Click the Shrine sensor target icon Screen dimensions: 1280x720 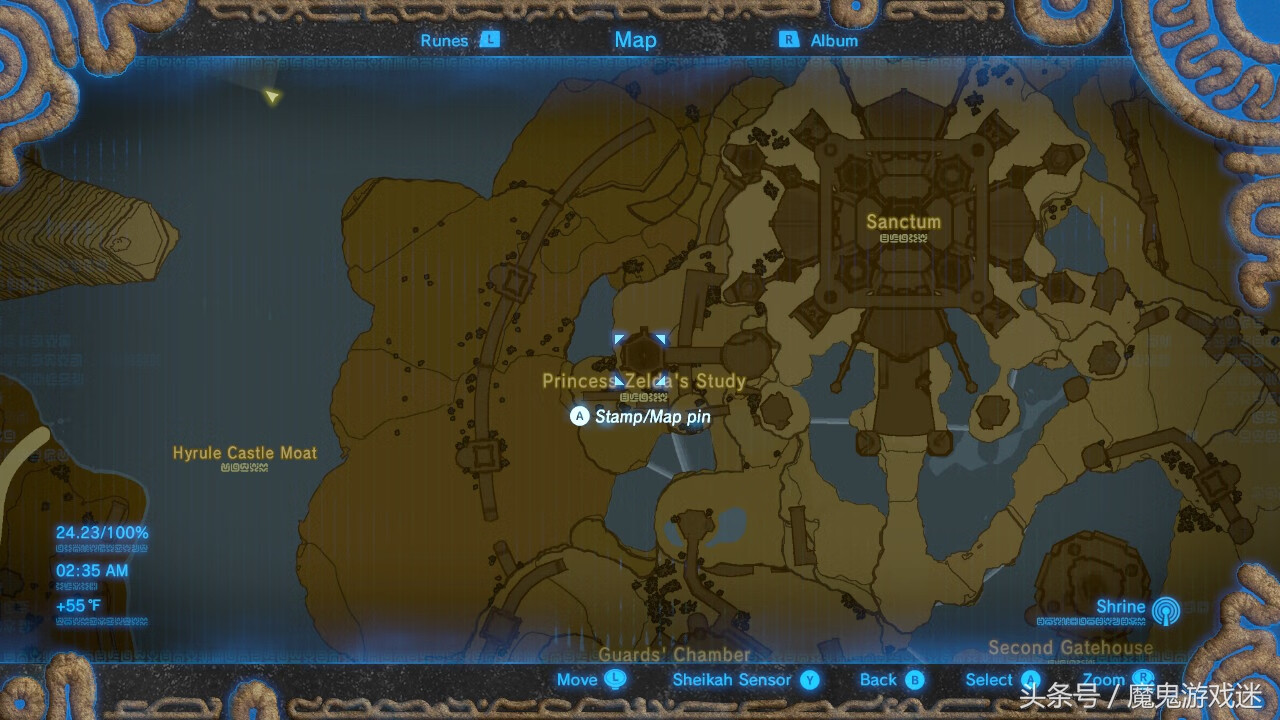[x=1165, y=610]
